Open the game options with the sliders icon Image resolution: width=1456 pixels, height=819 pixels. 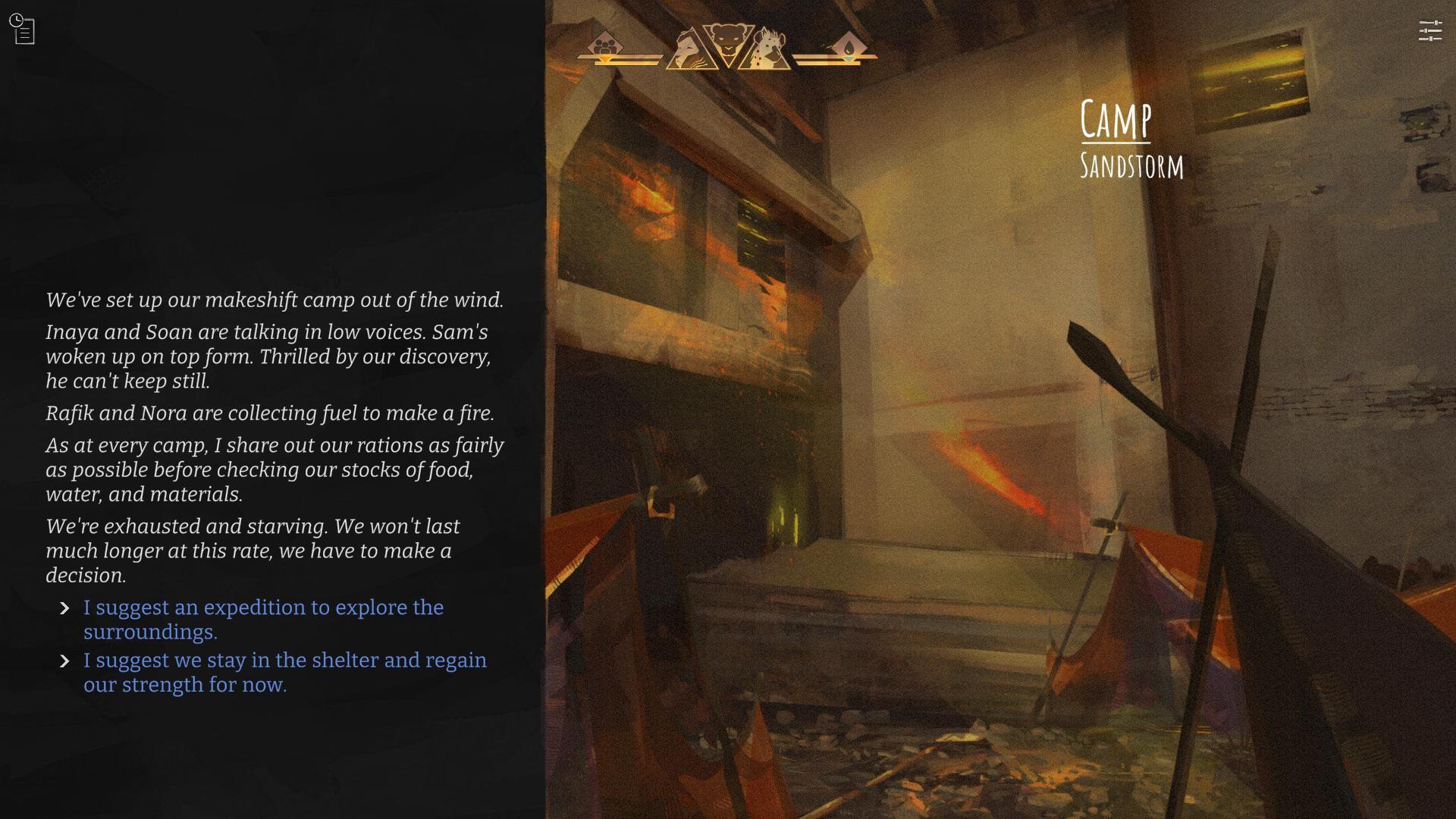click(1432, 30)
